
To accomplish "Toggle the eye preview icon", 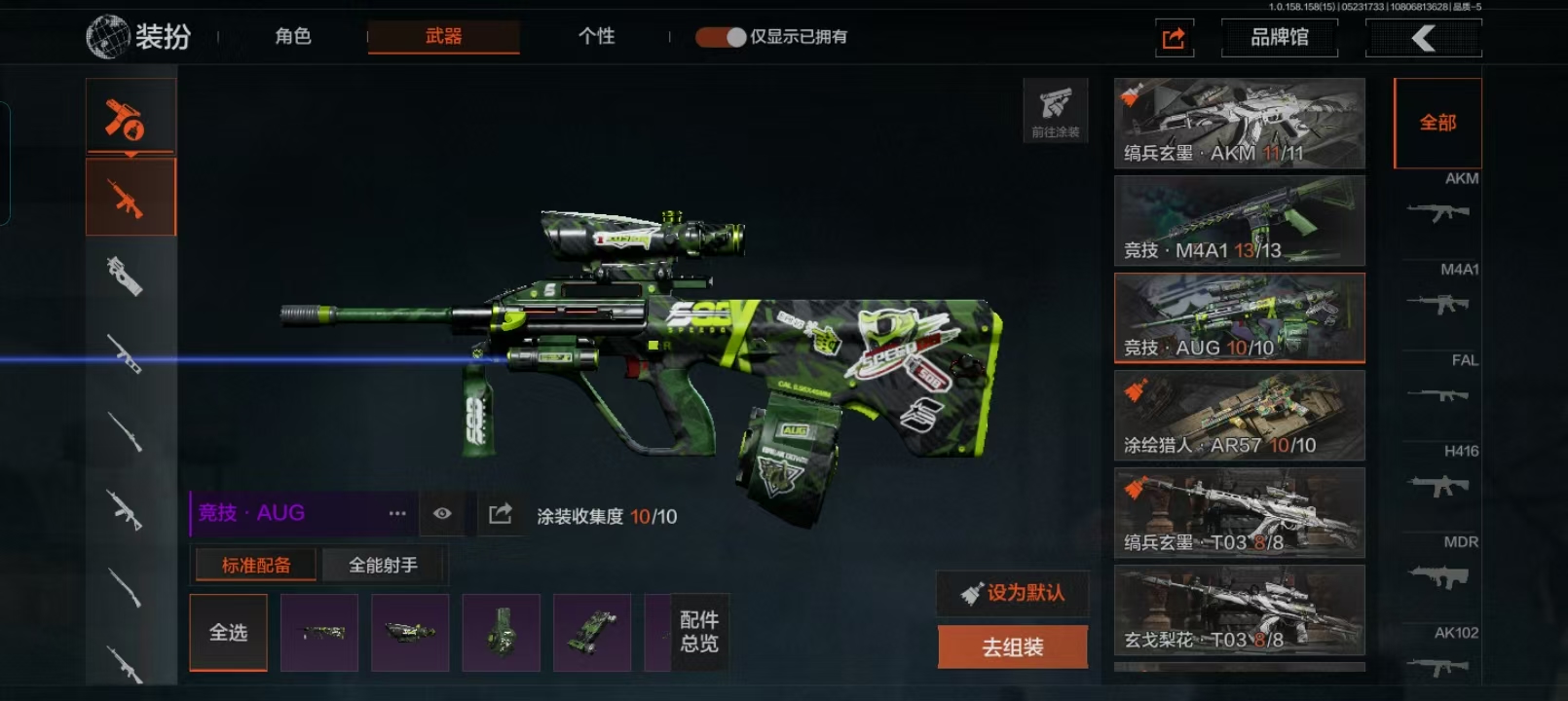I will click(x=442, y=513).
